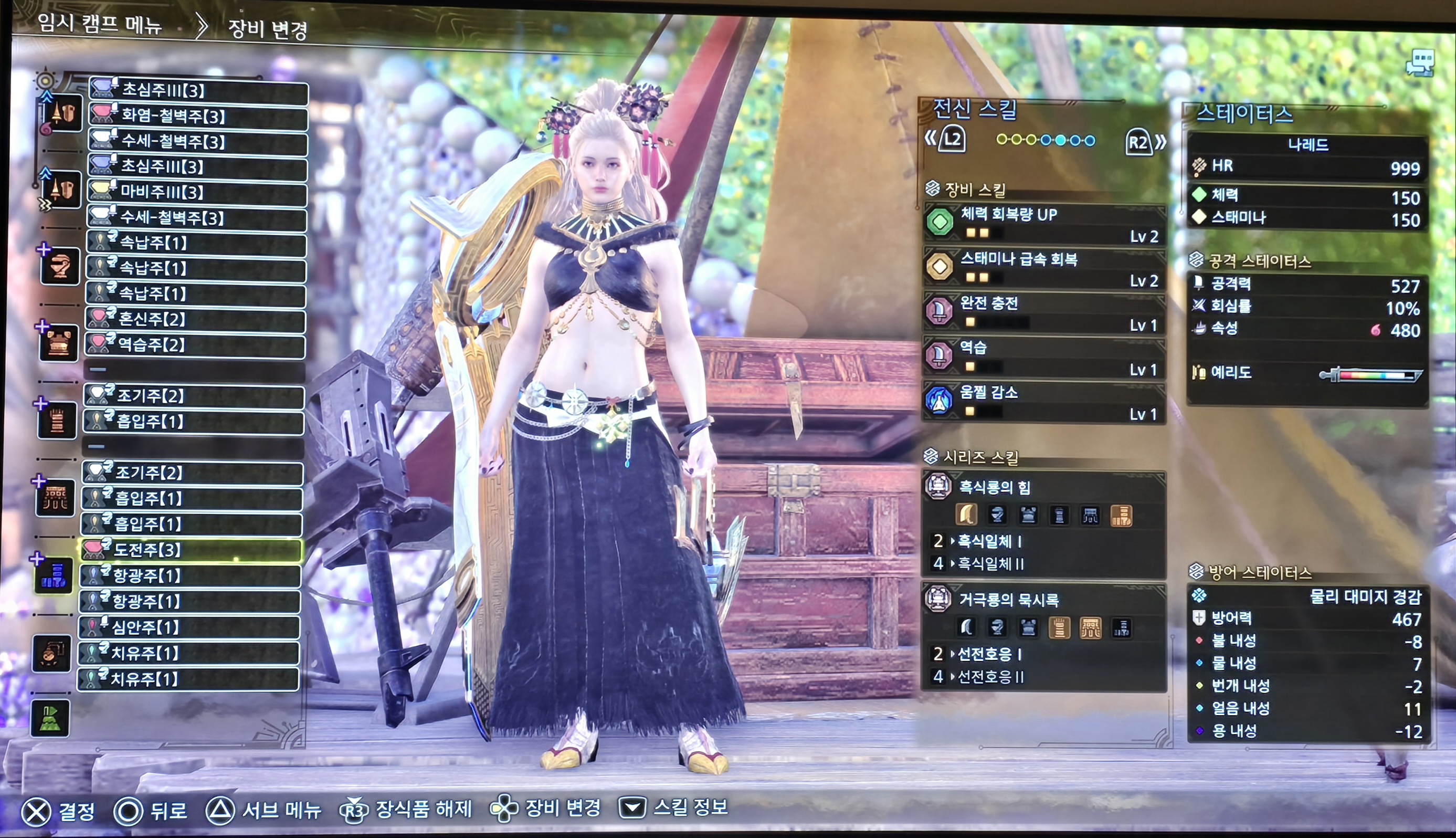Select the 마비주III[3] decoration row

(197, 192)
